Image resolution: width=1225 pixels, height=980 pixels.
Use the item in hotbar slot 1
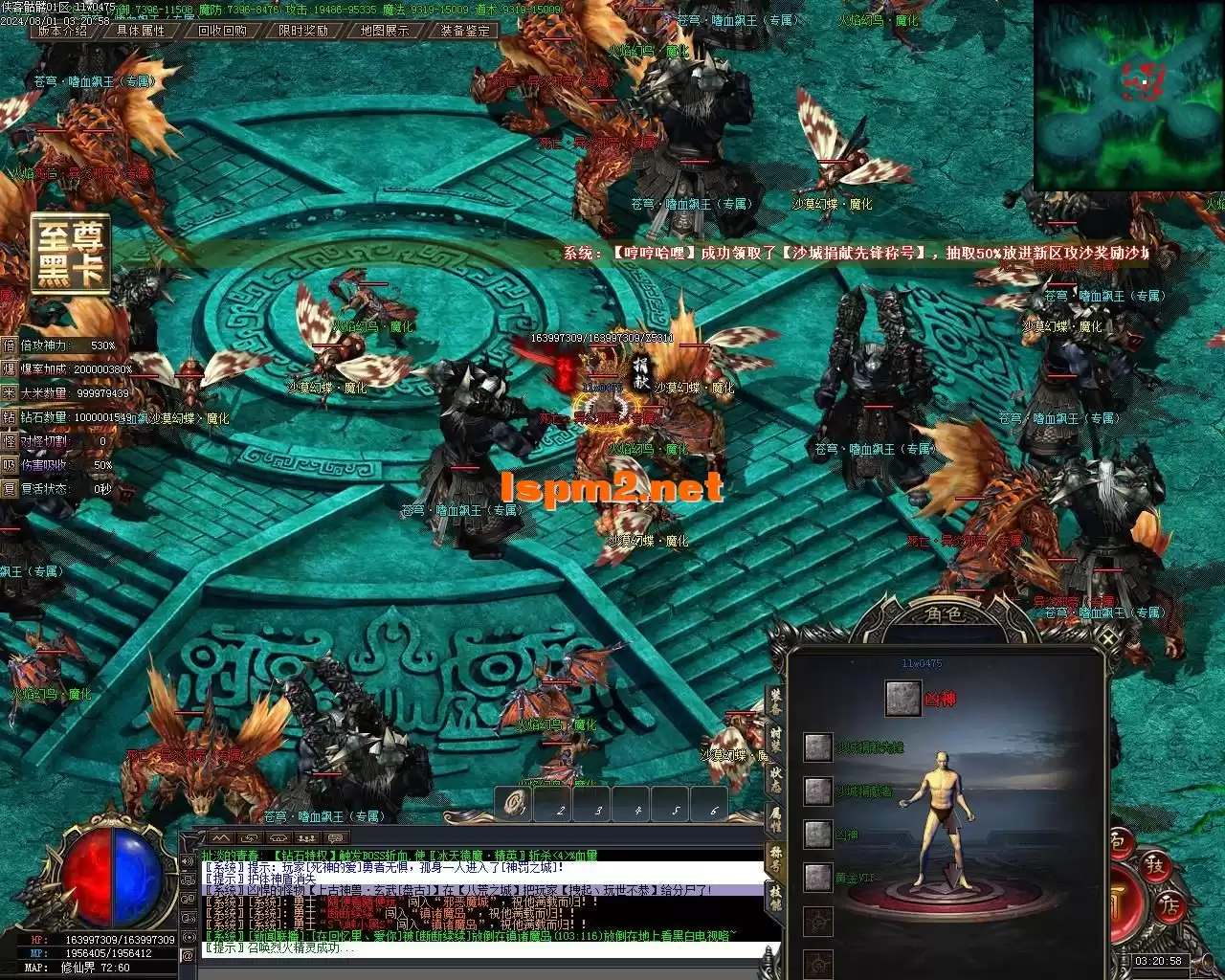click(519, 805)
